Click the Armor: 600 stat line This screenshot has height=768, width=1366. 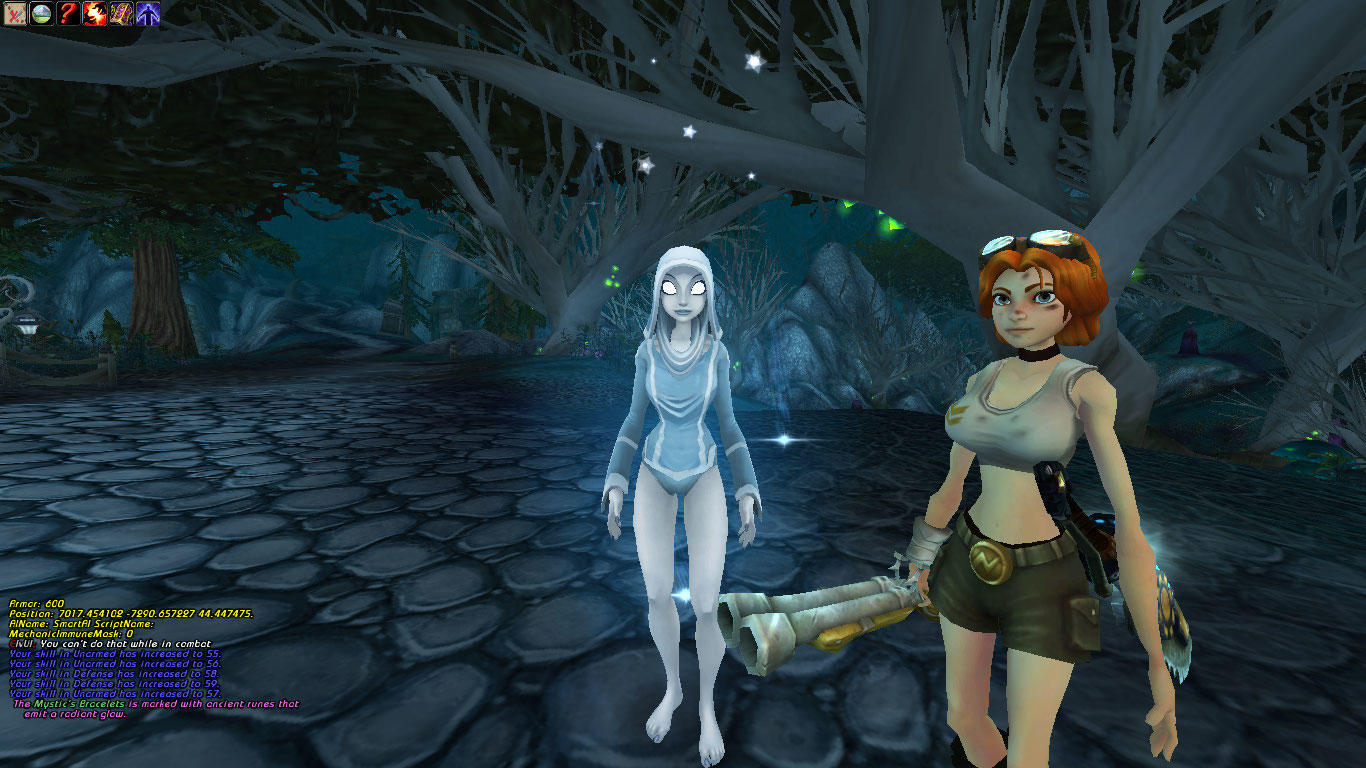[35, 604]
